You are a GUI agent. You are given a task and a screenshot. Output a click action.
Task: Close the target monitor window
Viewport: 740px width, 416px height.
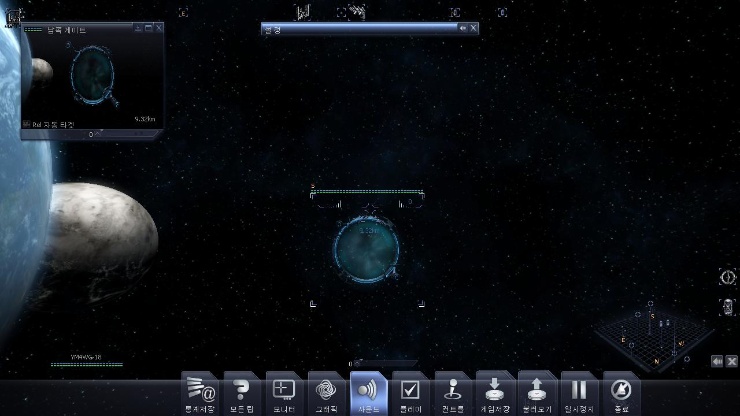tap(160, 28)
